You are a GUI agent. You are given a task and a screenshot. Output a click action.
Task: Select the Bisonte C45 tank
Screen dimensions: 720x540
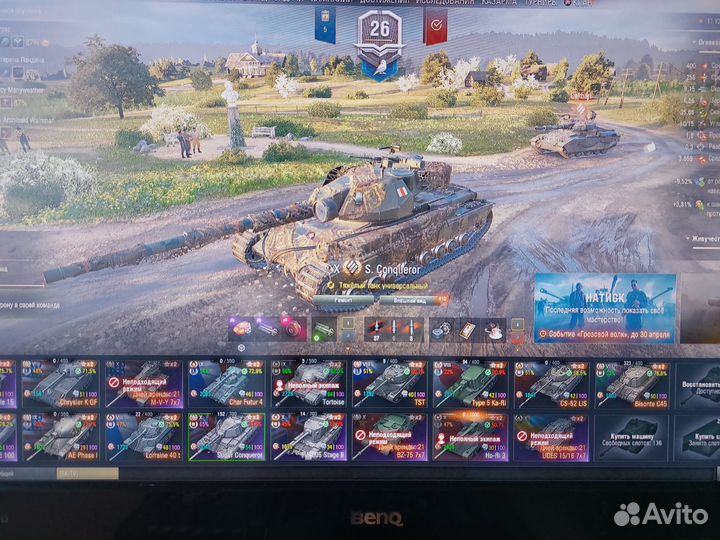[x=633, y=384]
